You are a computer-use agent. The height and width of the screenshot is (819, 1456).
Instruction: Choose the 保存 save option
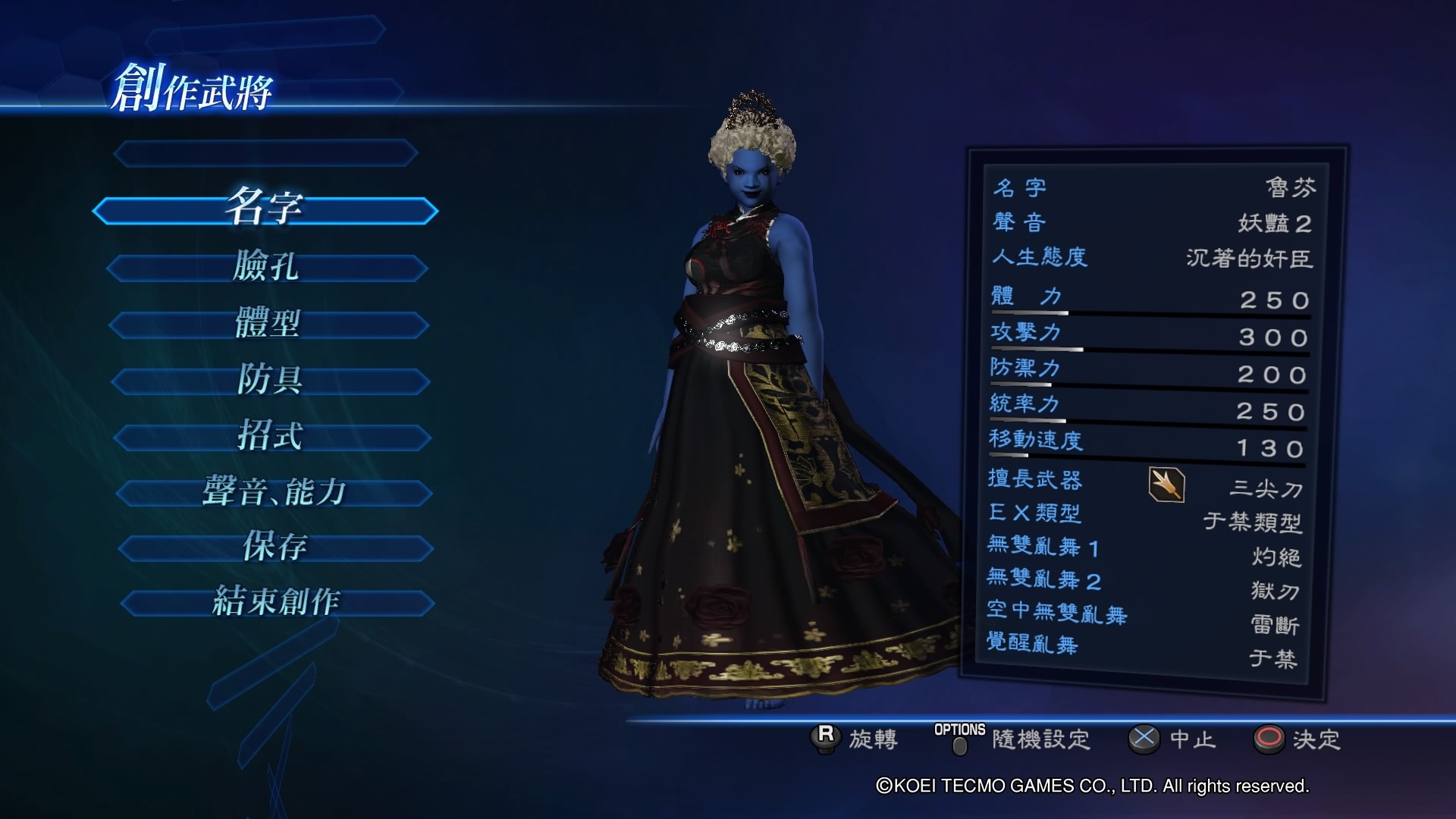coord(275,548)
